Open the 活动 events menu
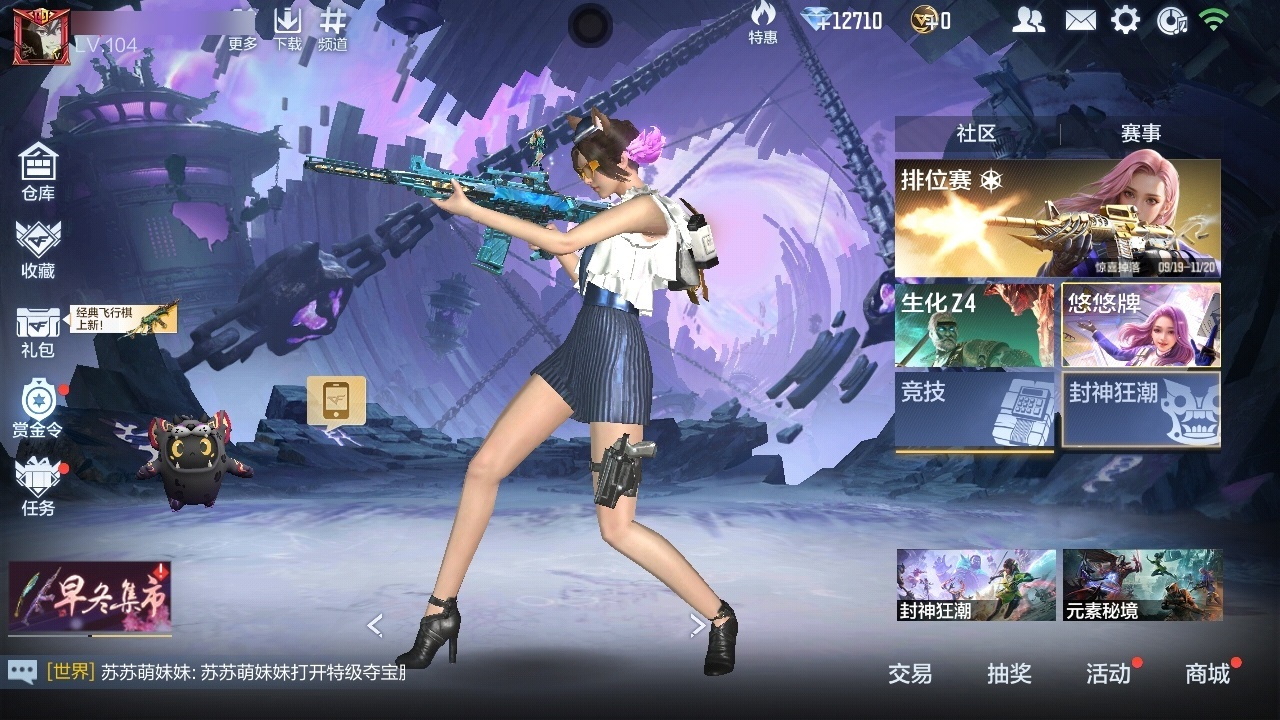The width and height of the screenshot is (1280, 720). 1108,674
